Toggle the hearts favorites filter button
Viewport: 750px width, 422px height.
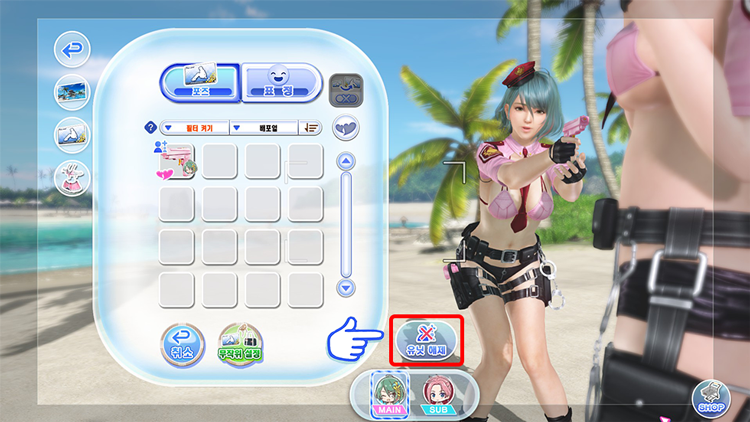[346, 128]
